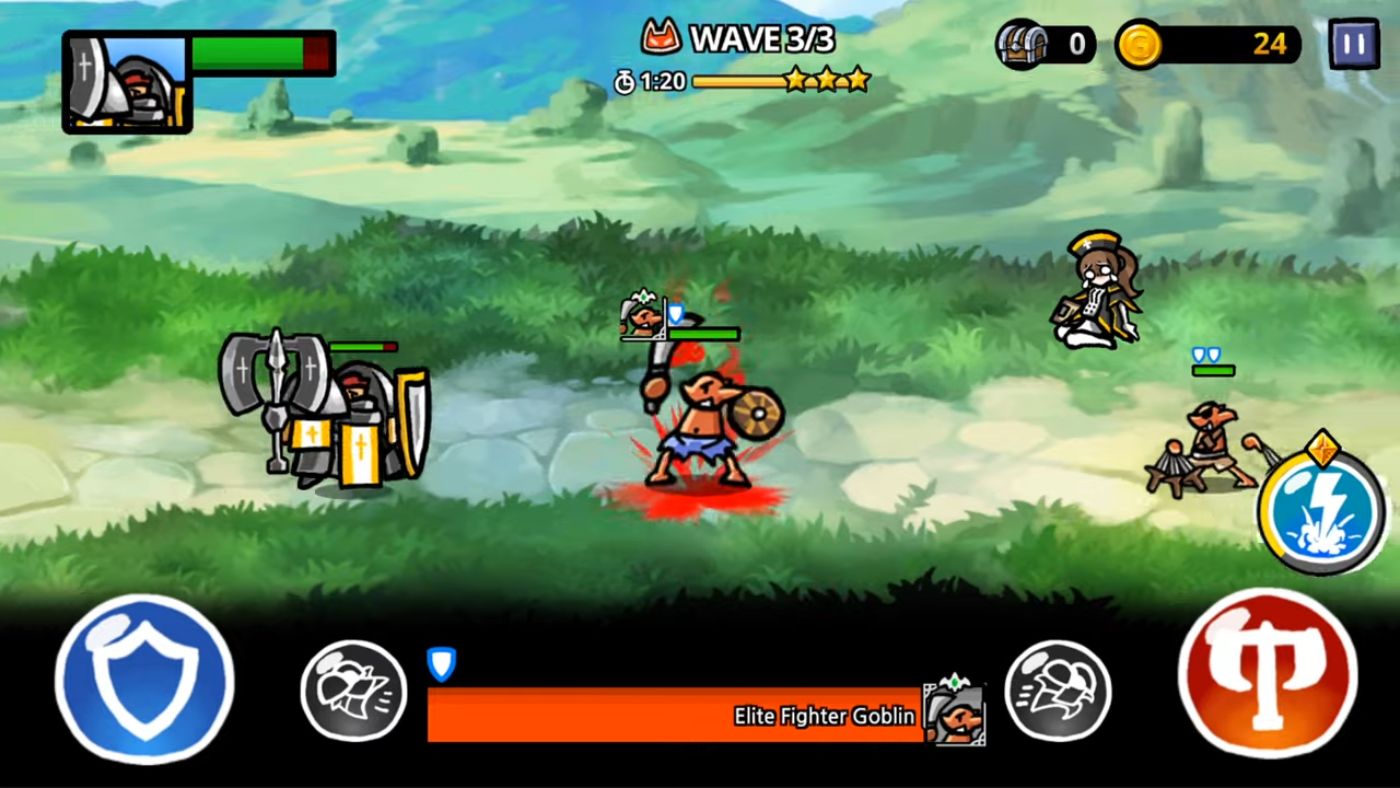Open the treasure chest counter
Viewport: 1400px width, 788px height.
click(x=1020, y=42)
